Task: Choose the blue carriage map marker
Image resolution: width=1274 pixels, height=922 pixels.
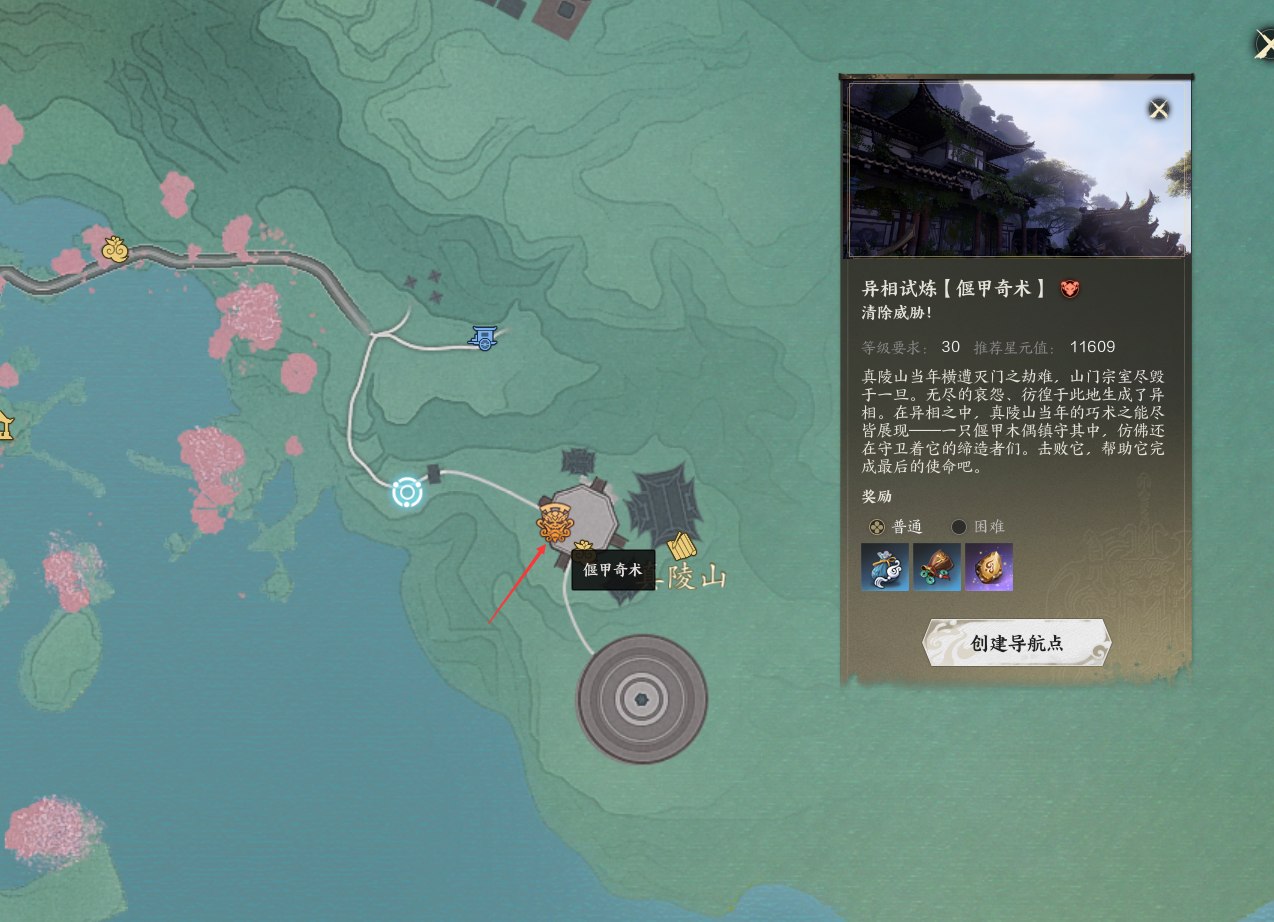Action: [x=485, y=339]
